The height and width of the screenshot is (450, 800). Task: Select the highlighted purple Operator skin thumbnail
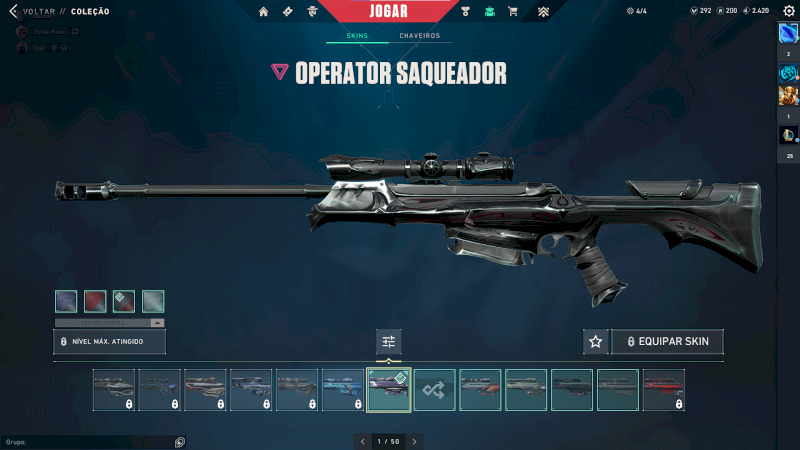click(389, 390)
